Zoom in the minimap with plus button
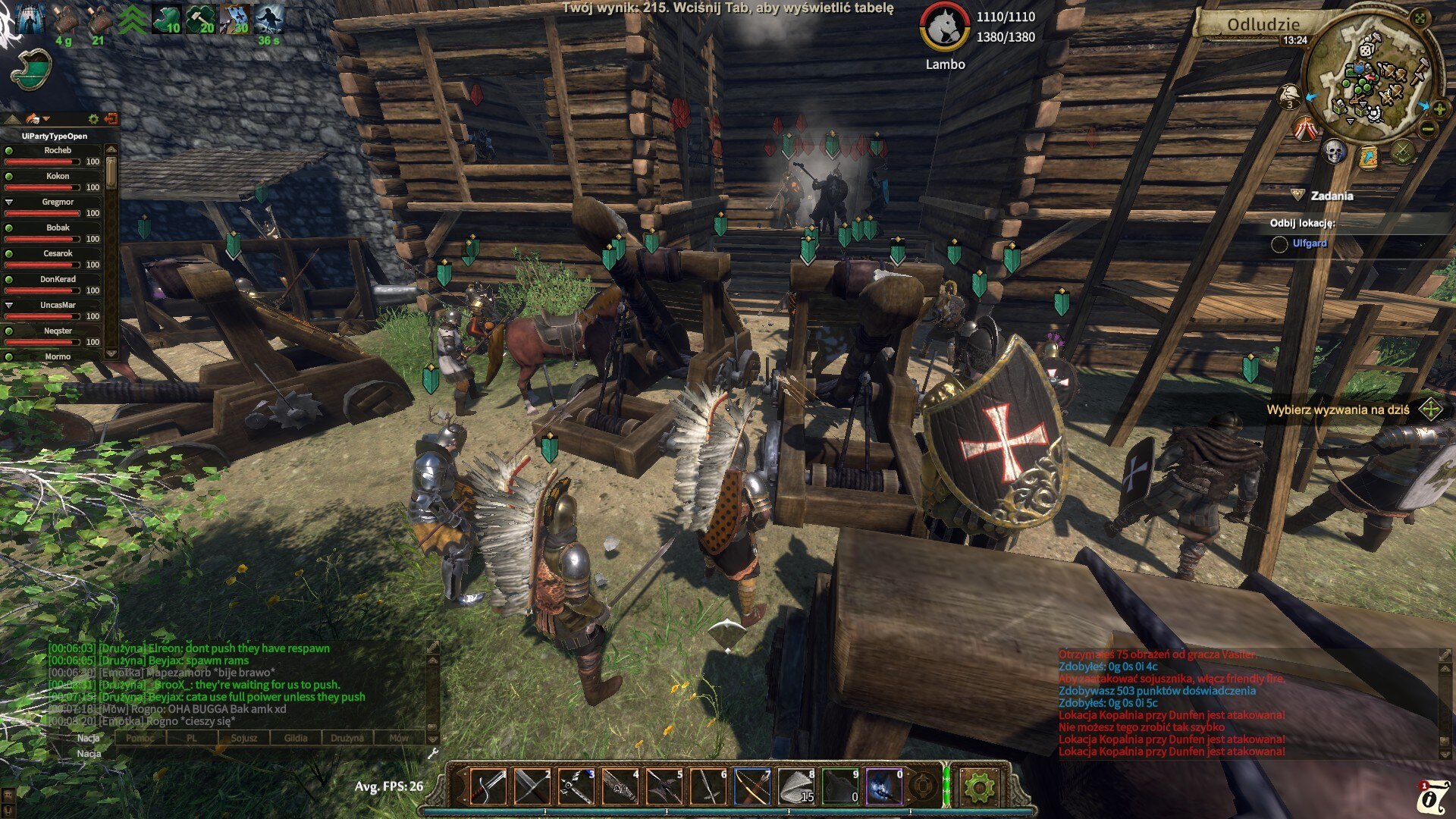Image resolution: width=1456 pixels, height=819 pixels. click(1439, 109)
